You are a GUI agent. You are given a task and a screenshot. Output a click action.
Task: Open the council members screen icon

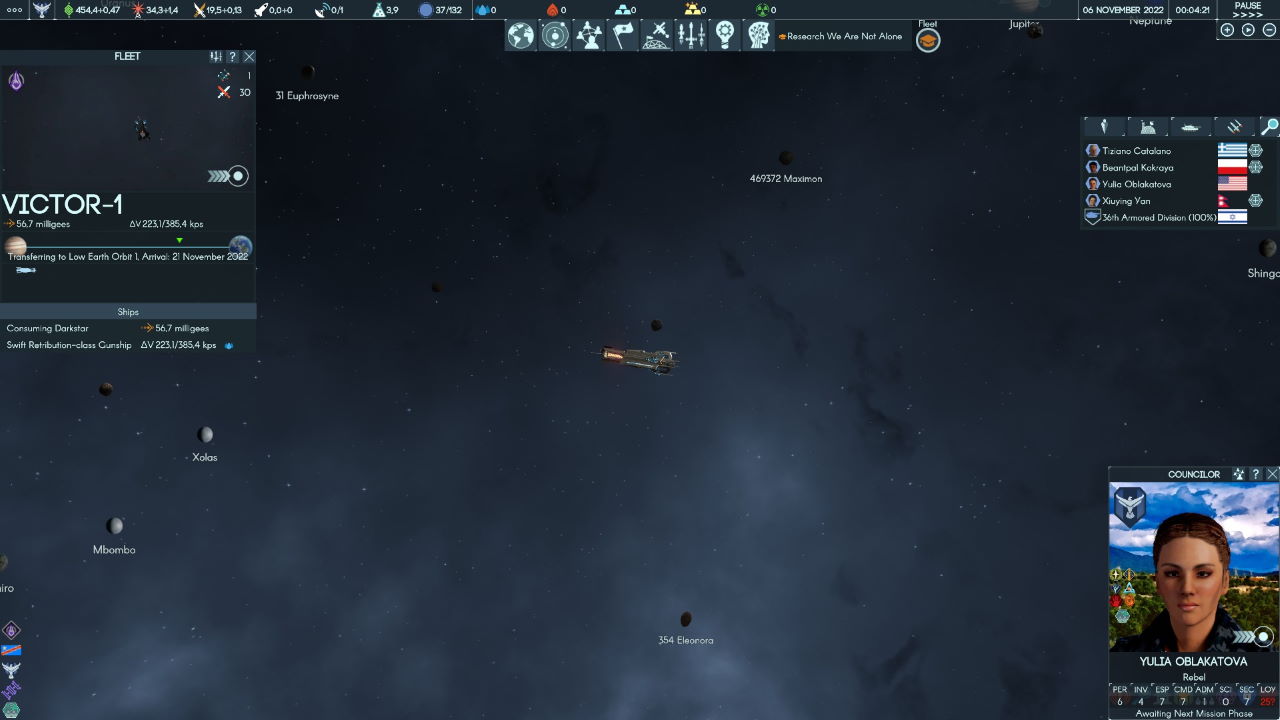tap(589, 36)
